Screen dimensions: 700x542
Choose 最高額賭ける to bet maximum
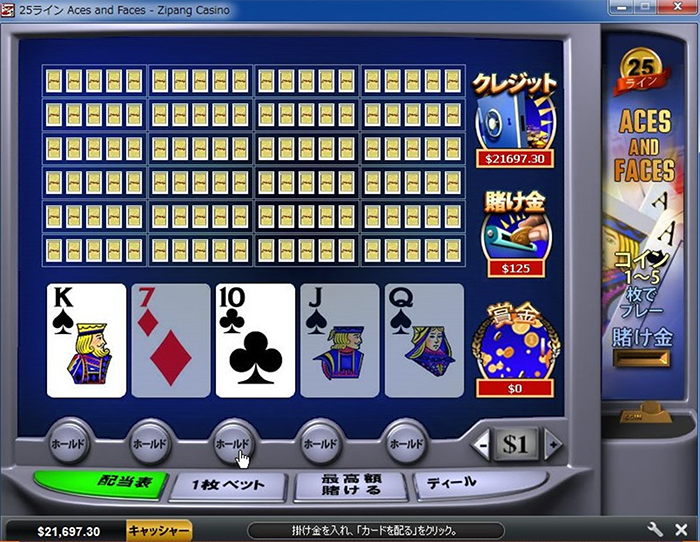point(351,485)
